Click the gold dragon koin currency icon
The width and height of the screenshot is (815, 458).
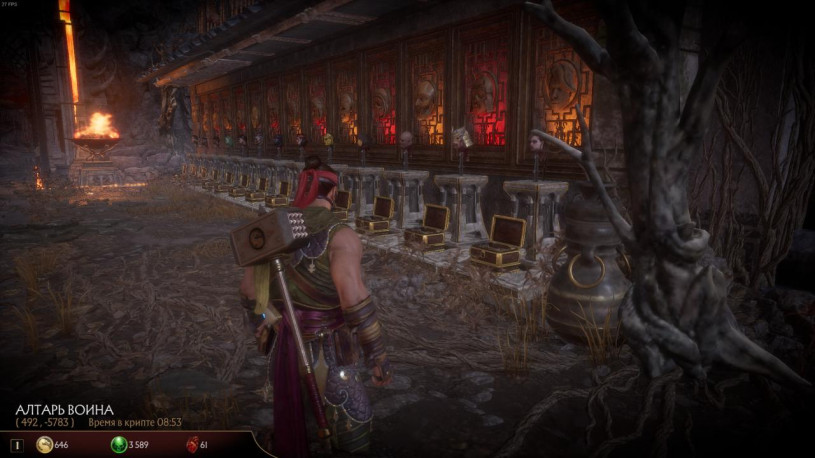point(45,445)
